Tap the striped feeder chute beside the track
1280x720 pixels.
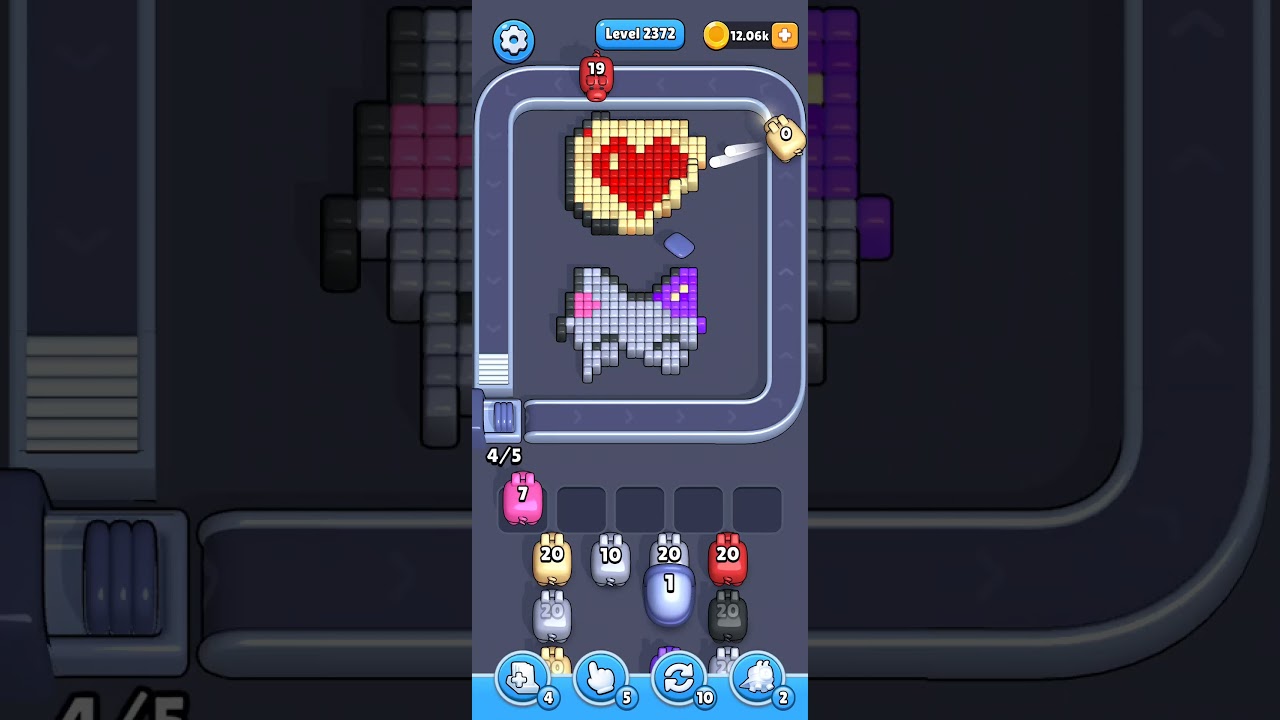coord(491,370)
